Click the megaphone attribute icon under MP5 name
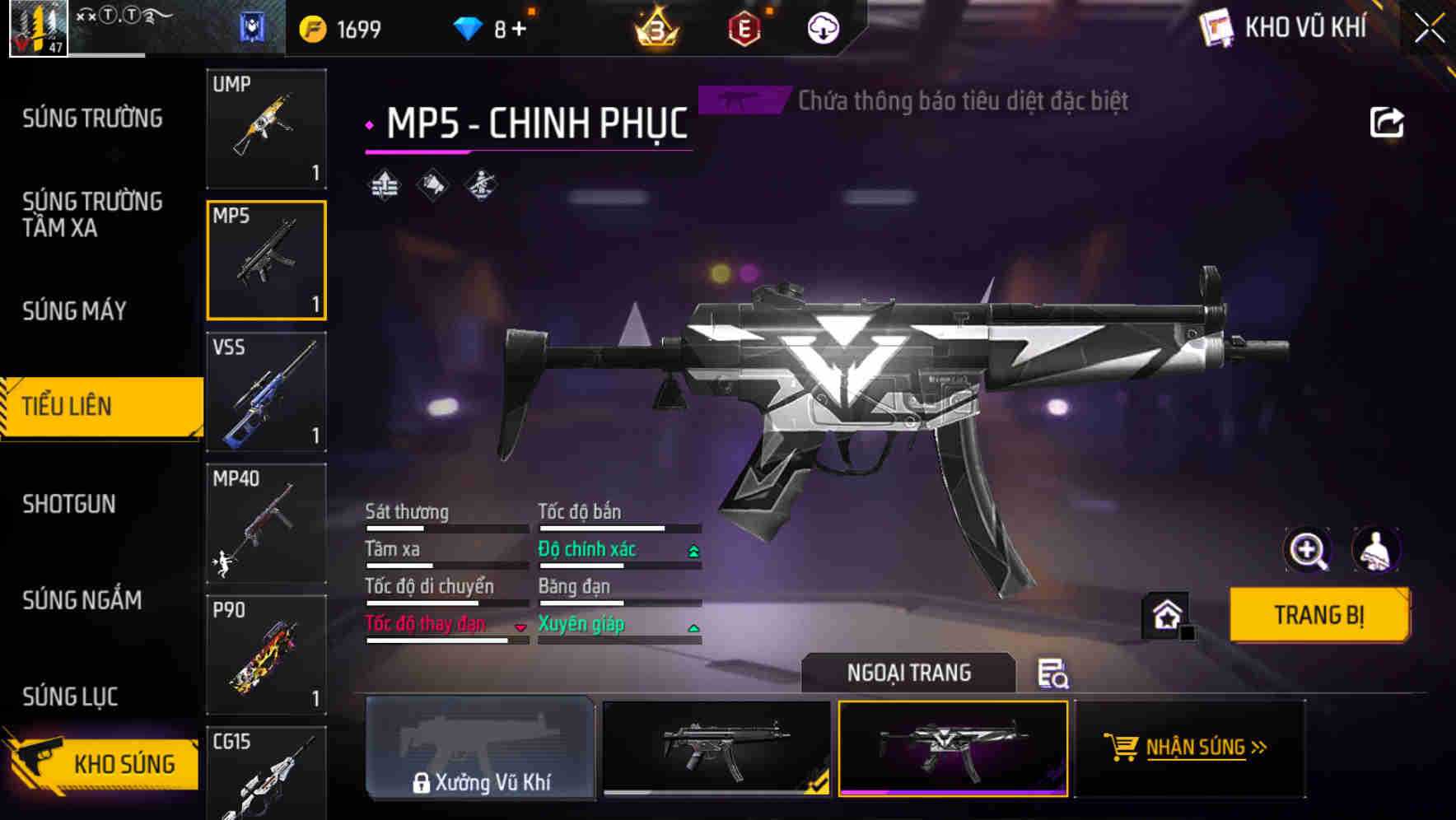The width and height of the screenshot is (1456, 820). point(431,185)
